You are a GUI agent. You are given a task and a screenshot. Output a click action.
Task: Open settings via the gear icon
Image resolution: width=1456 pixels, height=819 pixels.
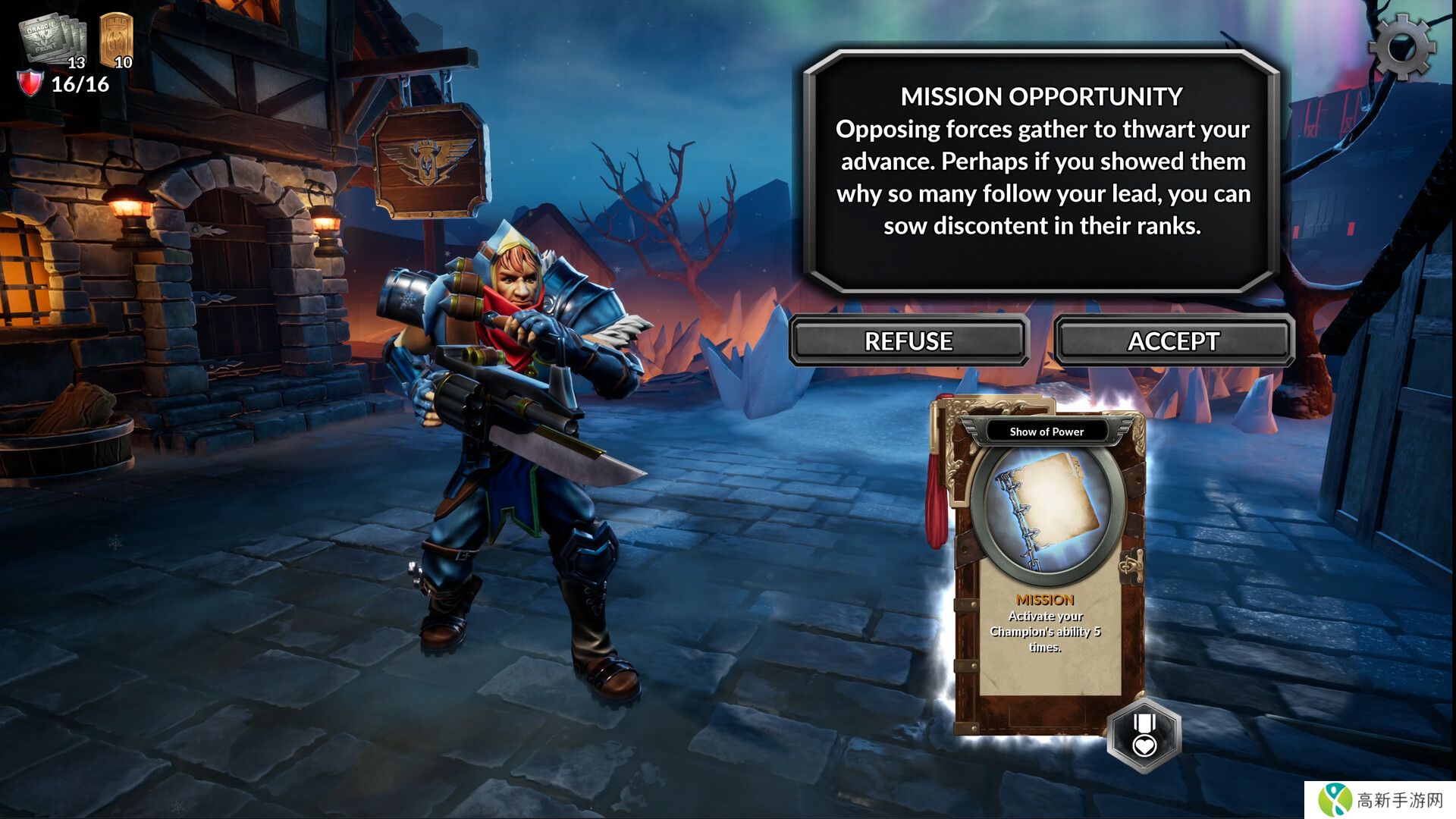click(1402, 47)
